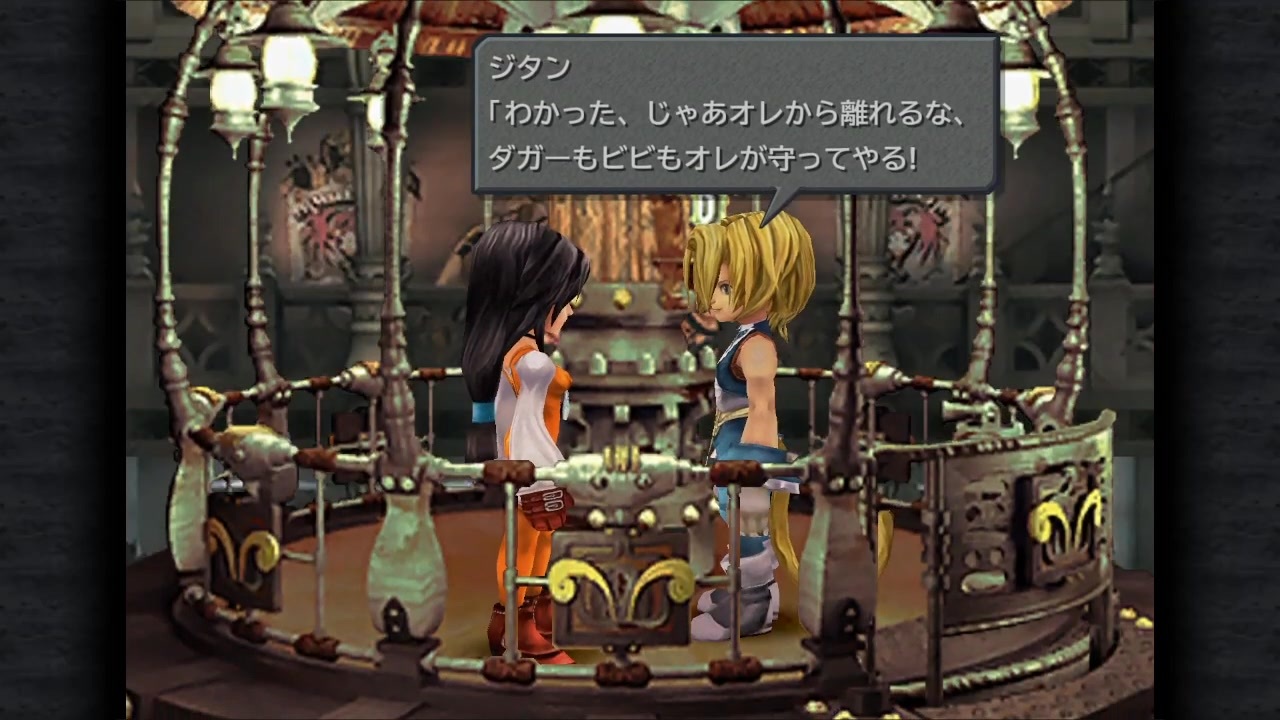Click the pouch on Garnet's belt
The height and width of the screenshot is (720, 1280).
(x=545, y=505)
